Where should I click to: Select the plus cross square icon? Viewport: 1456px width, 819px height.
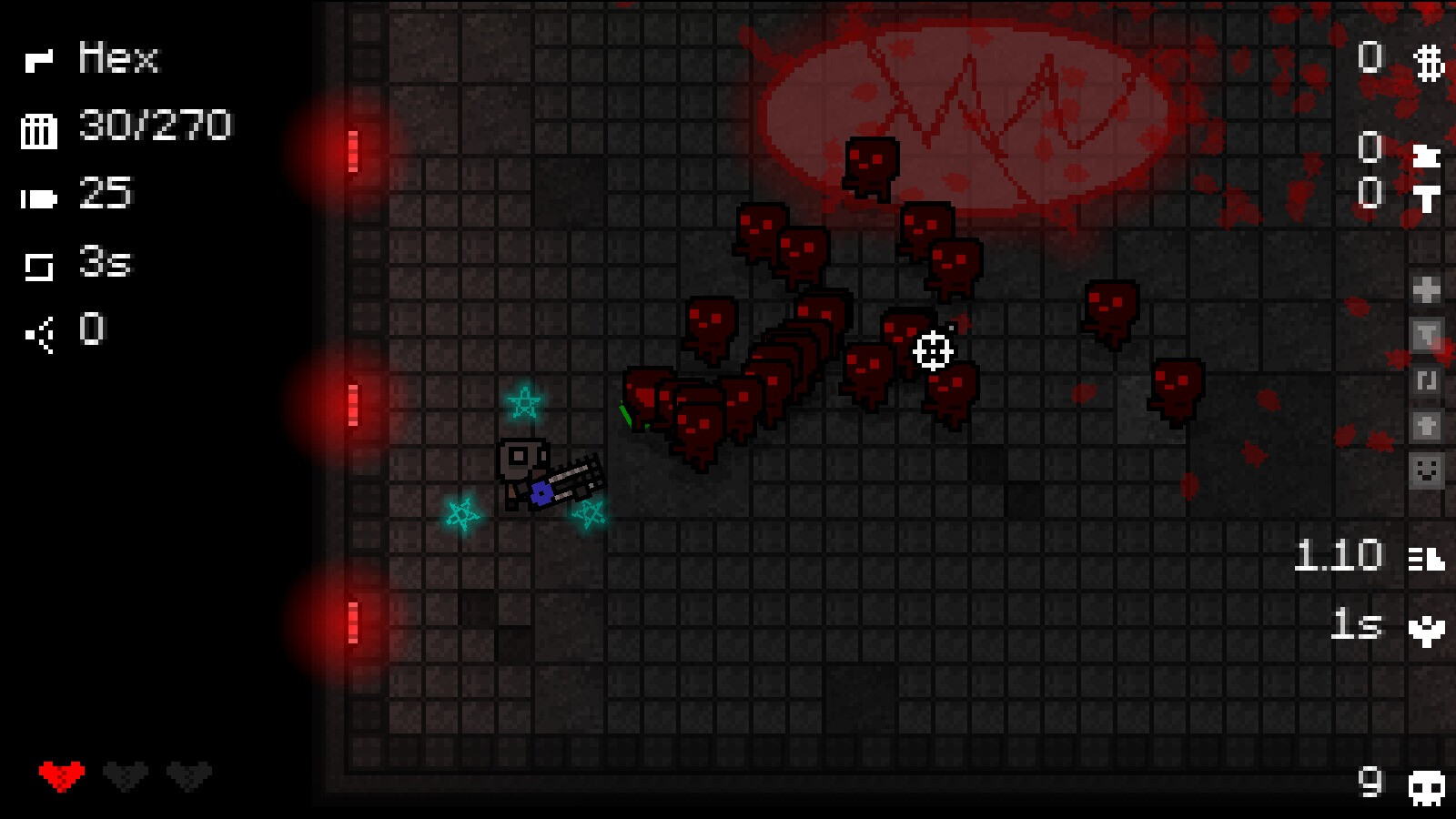pyautogui.click(x=1426, y=288)
